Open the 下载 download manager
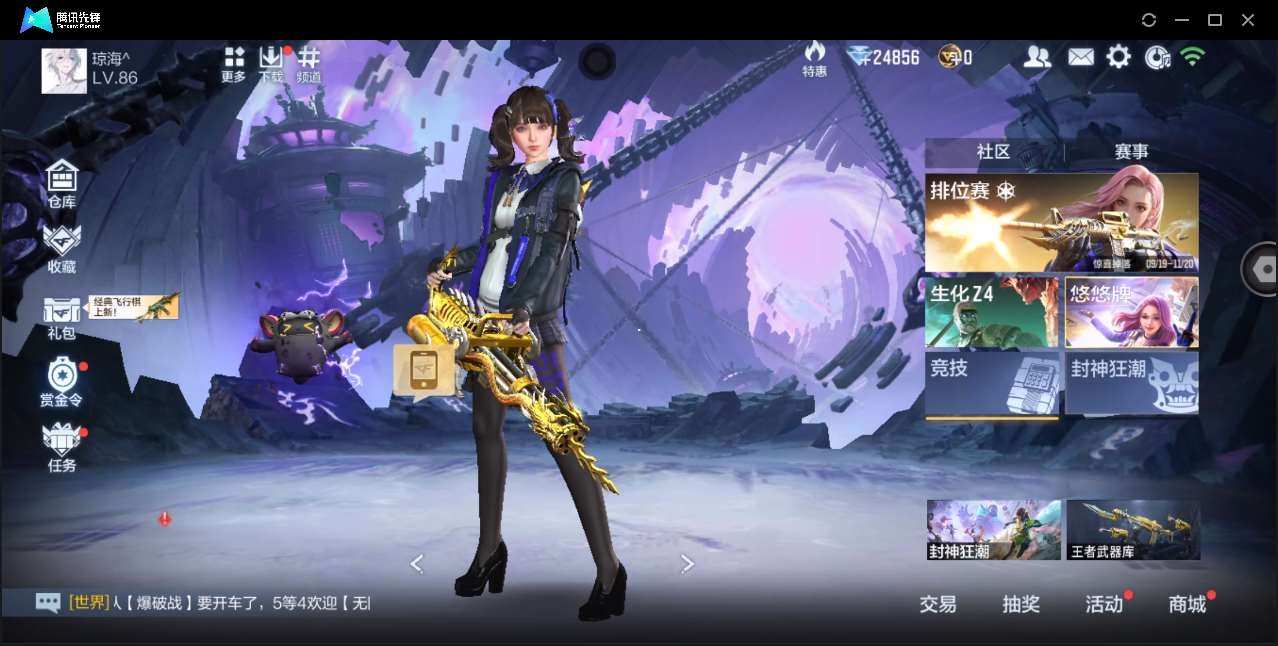 coord(271,63)
